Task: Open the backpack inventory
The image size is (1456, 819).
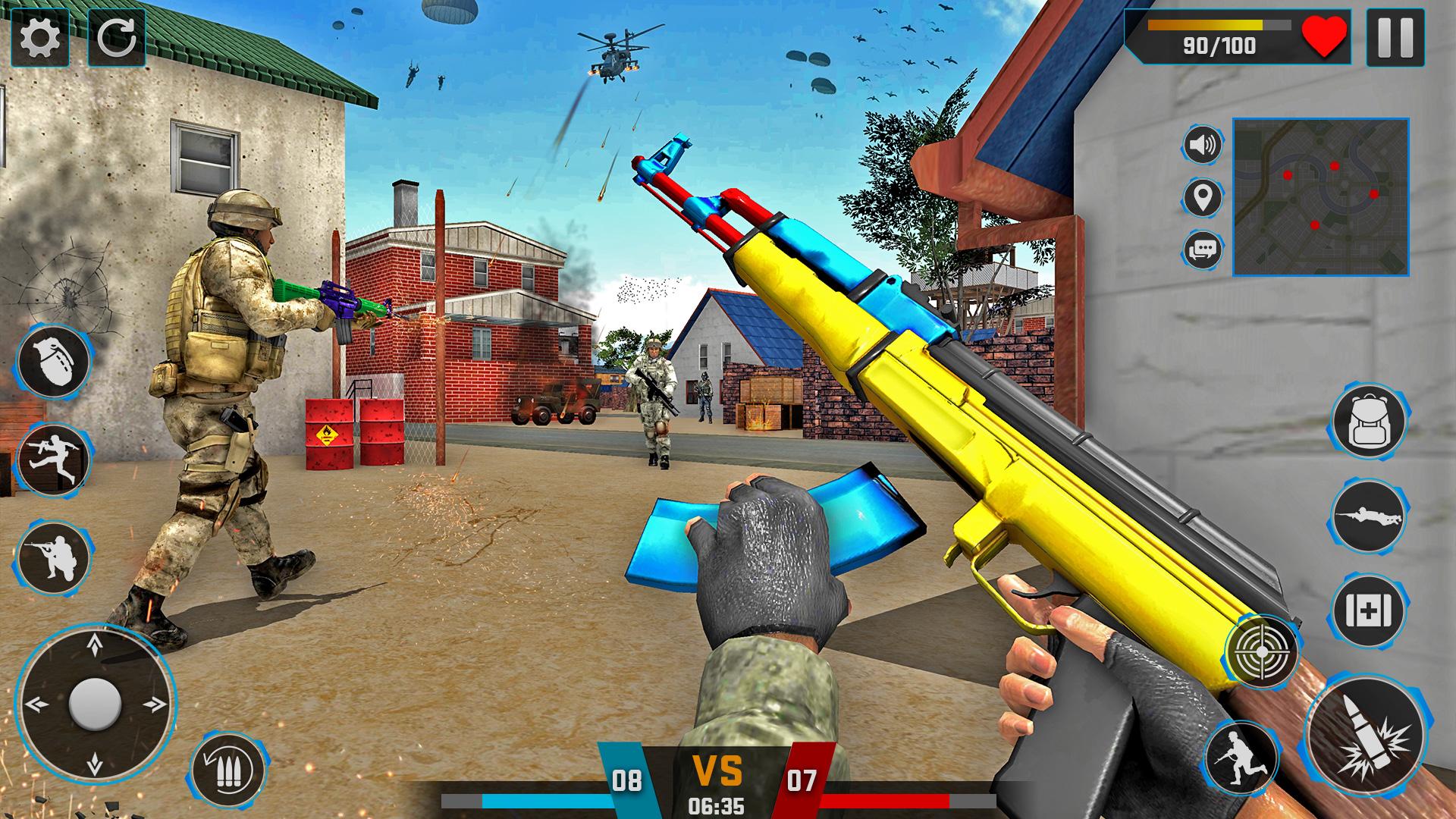Action: coord(1369,422)
